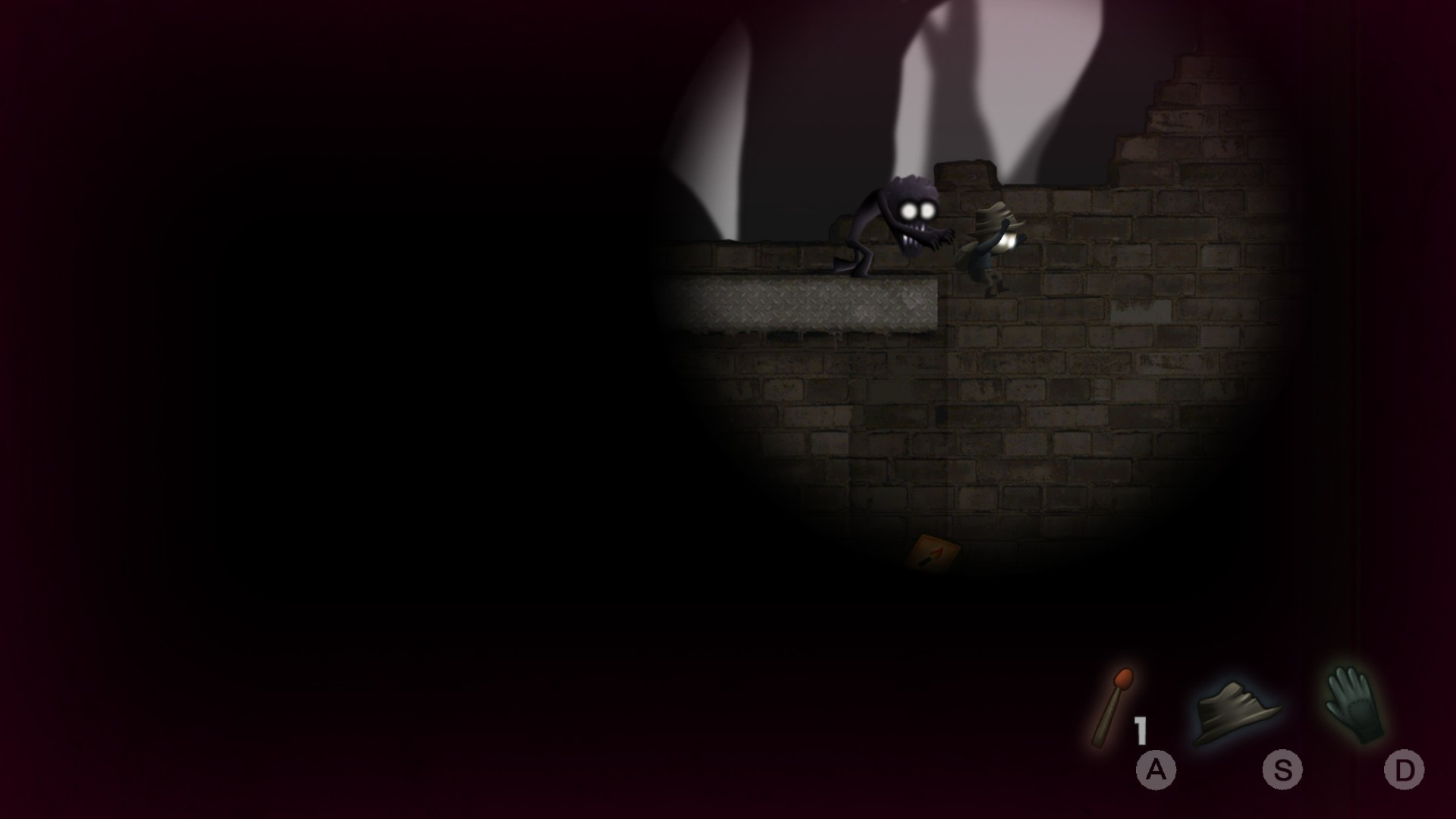
Task: Click the A key badge under the match
Action: coord(1155,771)
